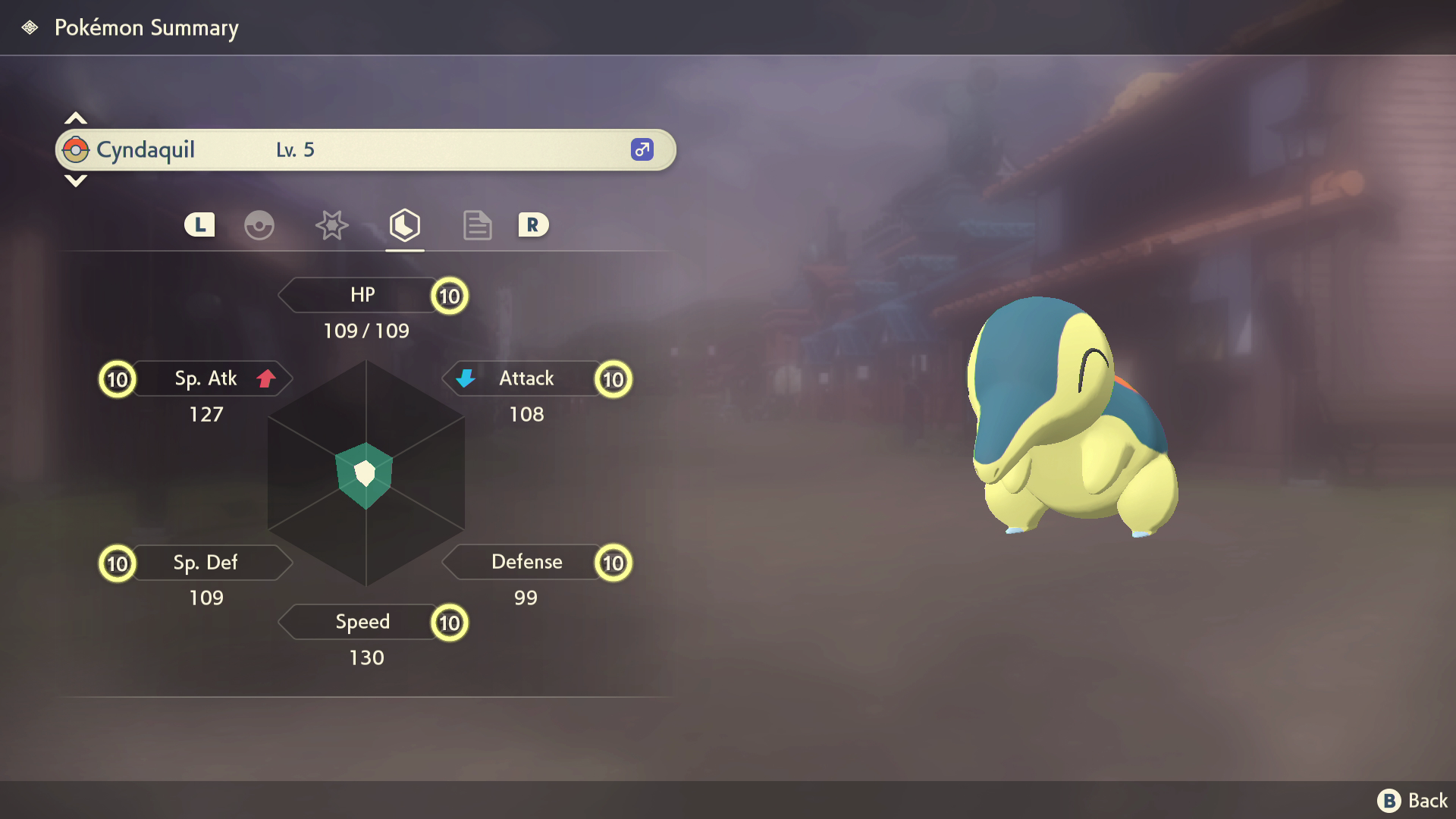Viewport: 1456px width, 819px height.
Task: Select the Speed stat label
Action: 362,622
